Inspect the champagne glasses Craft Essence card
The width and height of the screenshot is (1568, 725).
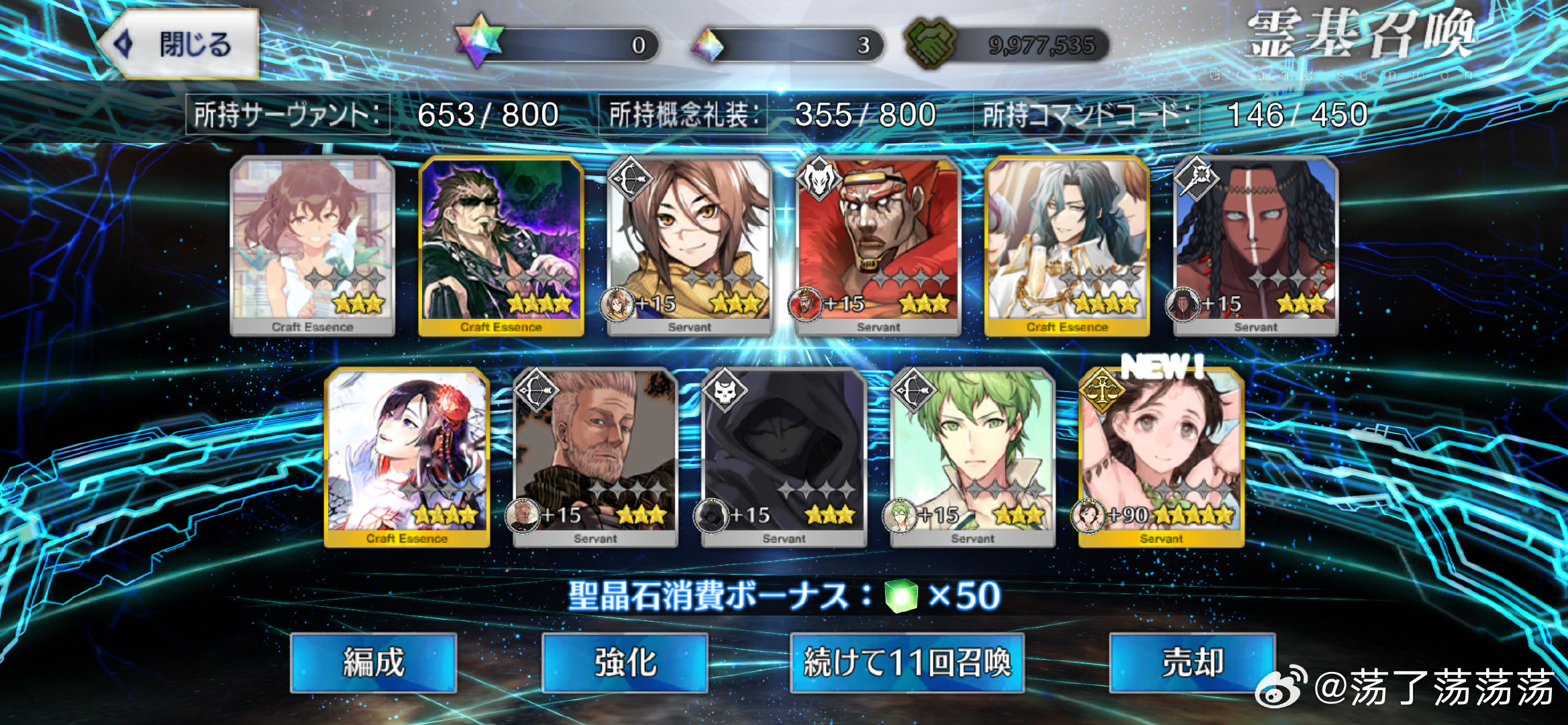[x=1067, y=246]
